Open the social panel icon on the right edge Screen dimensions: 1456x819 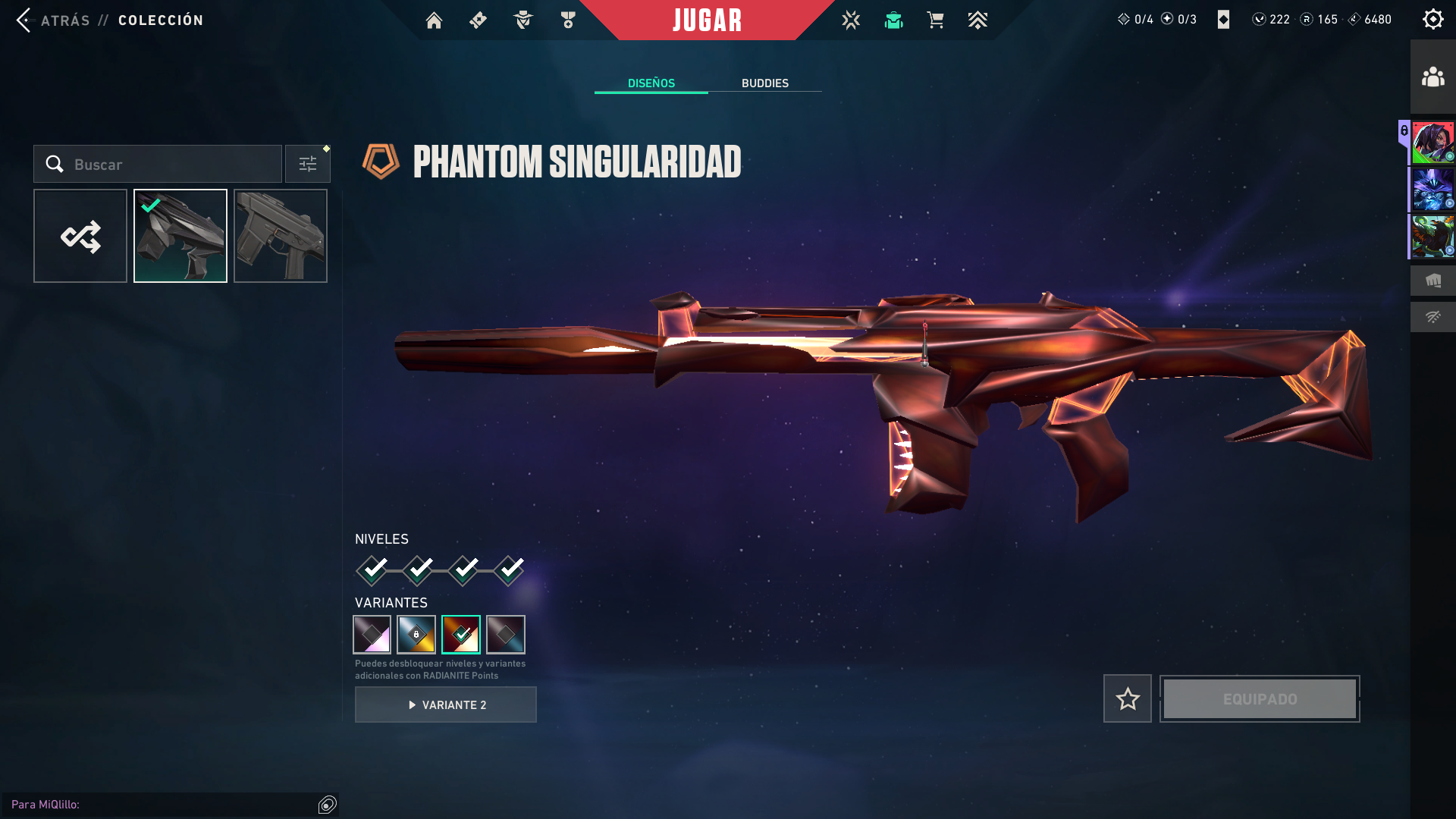pyautogui.click(x=1432, y=76)
